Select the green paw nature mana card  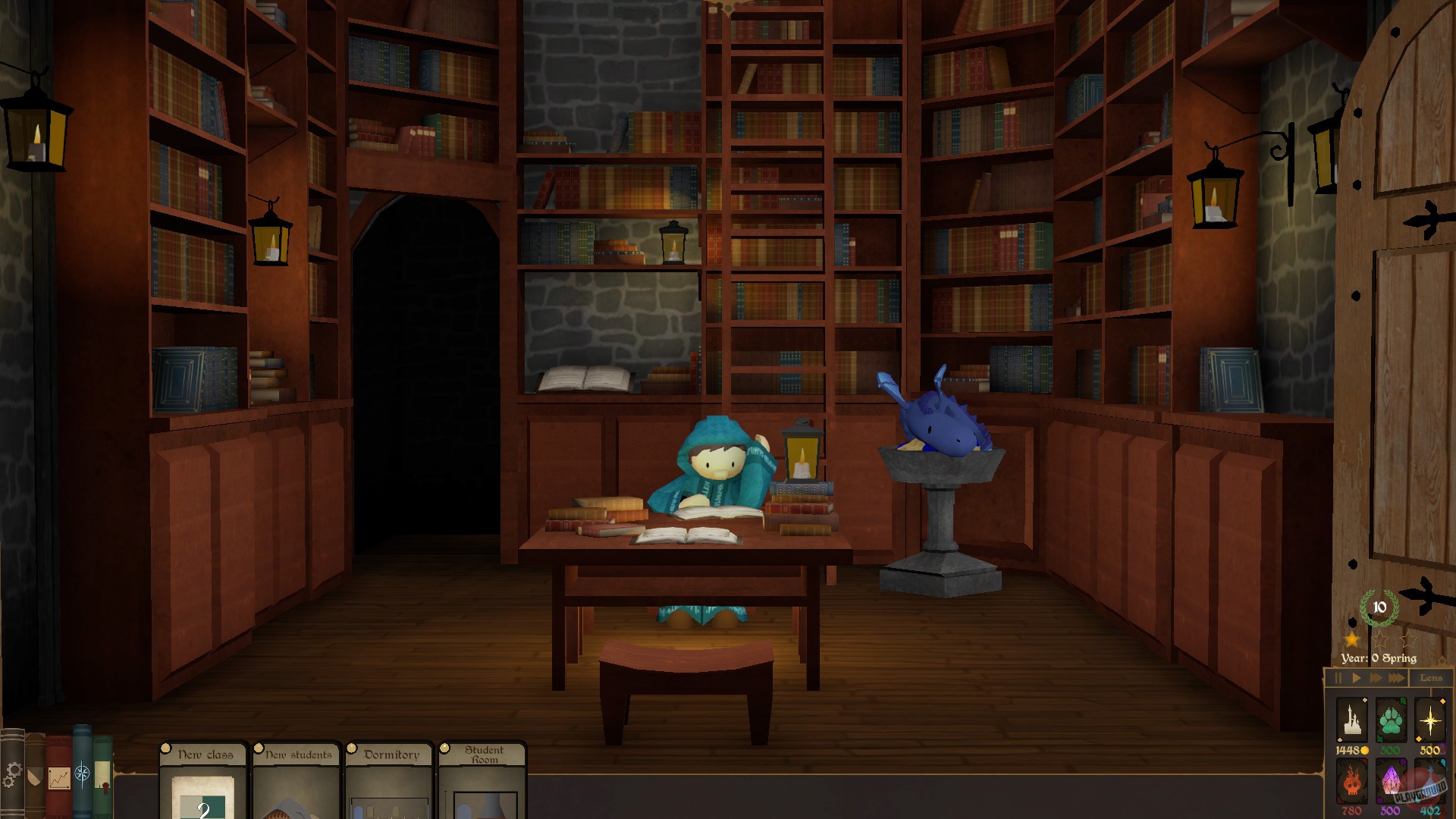coord(1391,719)
